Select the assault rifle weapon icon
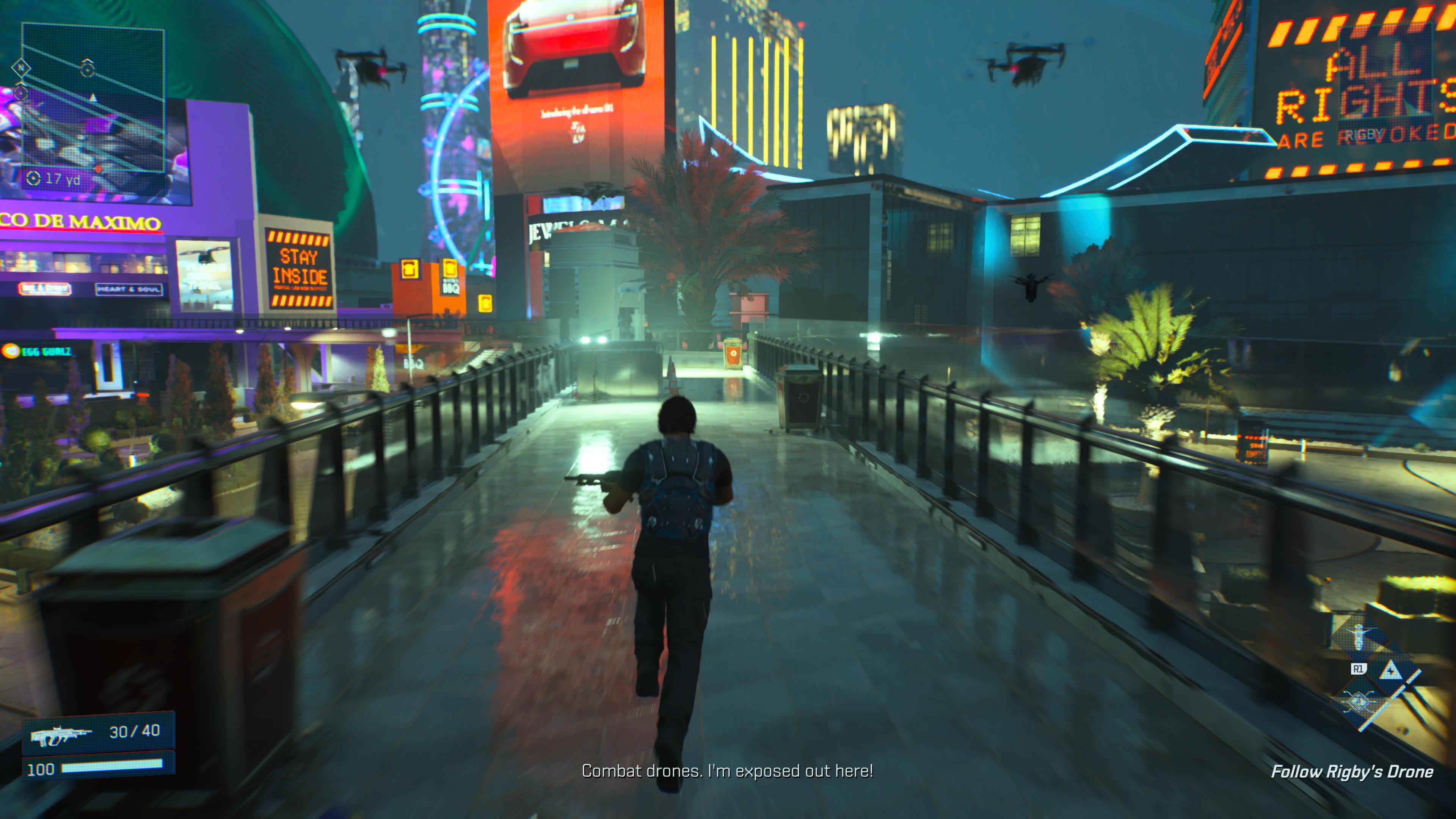The image size is (1456, 819). (x=61, y=734)
